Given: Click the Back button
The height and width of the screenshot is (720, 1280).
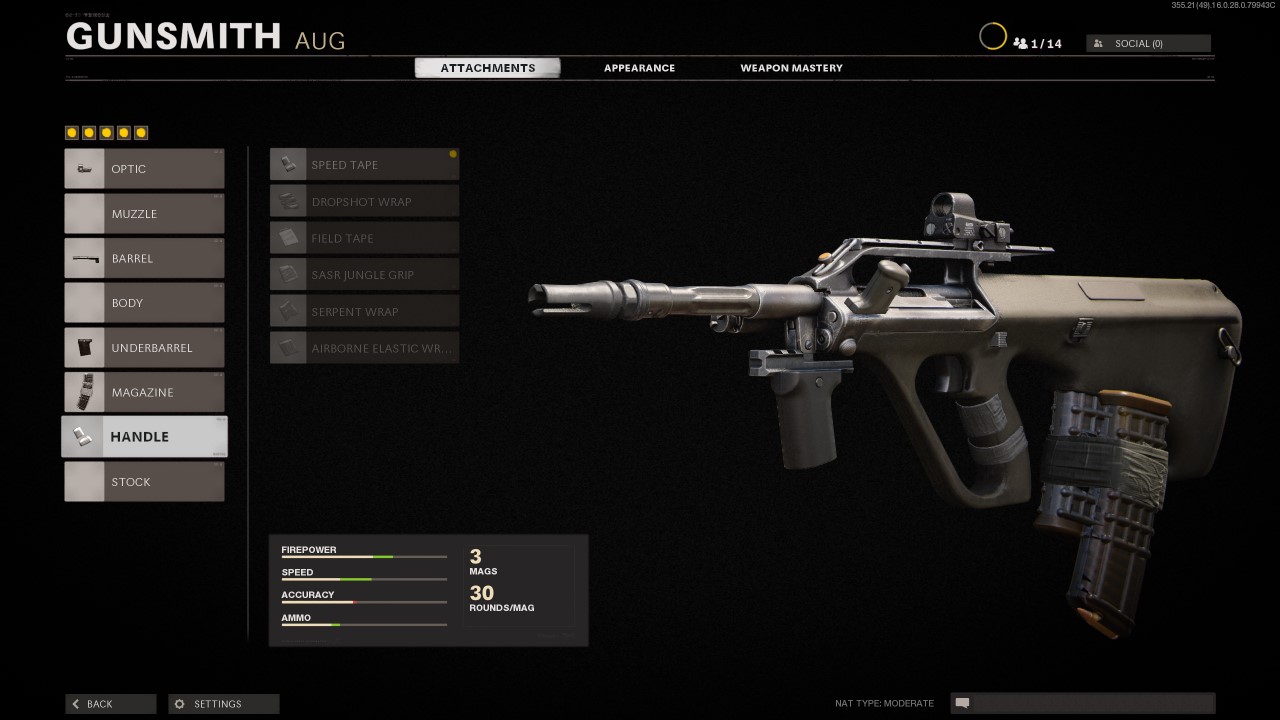Looking at the screenshot, I should tap(110, 703).
